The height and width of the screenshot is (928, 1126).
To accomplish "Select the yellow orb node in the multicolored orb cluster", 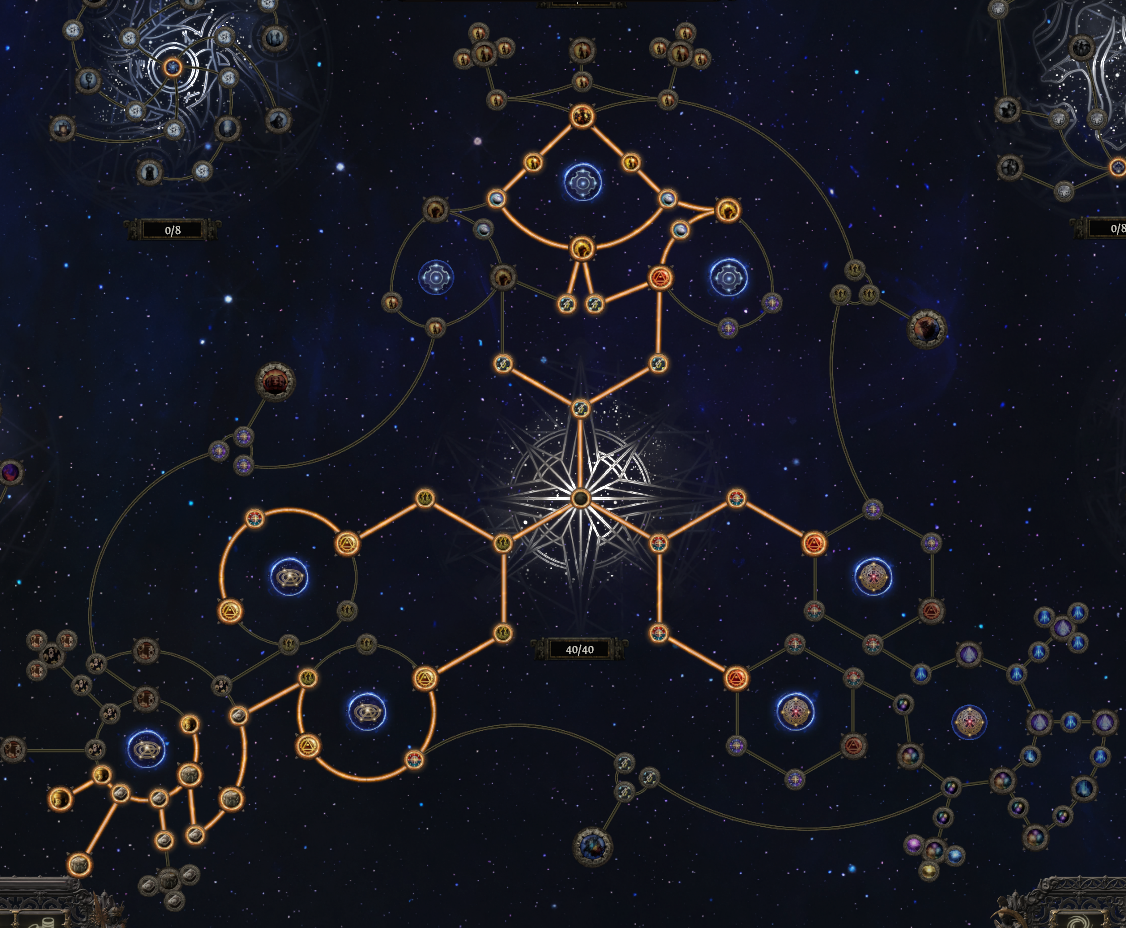I will click(930, 871).
